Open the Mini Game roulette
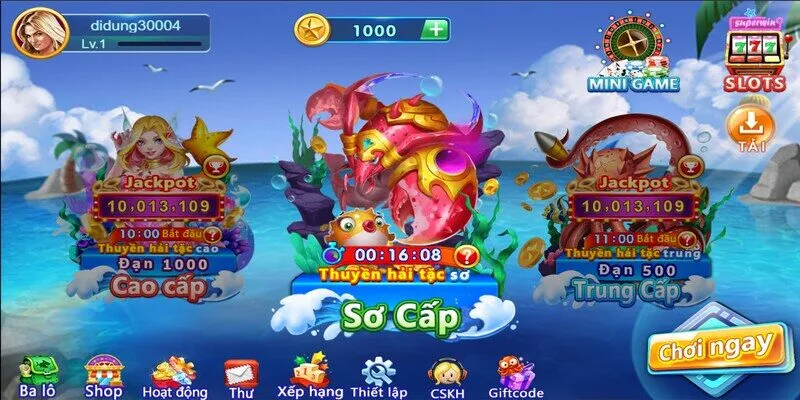The width and height of the screenshot is (800, 400). point(633,55)
